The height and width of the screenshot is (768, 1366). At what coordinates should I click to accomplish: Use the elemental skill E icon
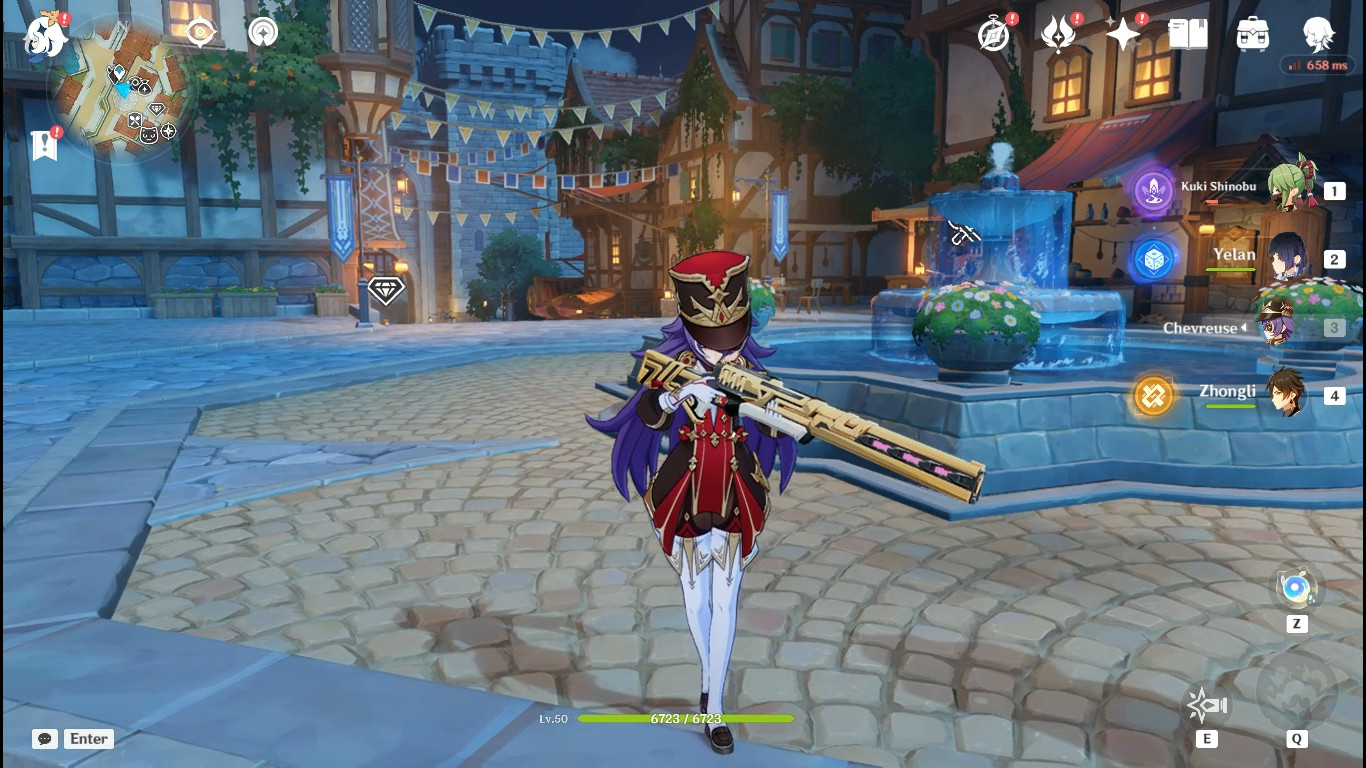click(x=1206, y=705)
